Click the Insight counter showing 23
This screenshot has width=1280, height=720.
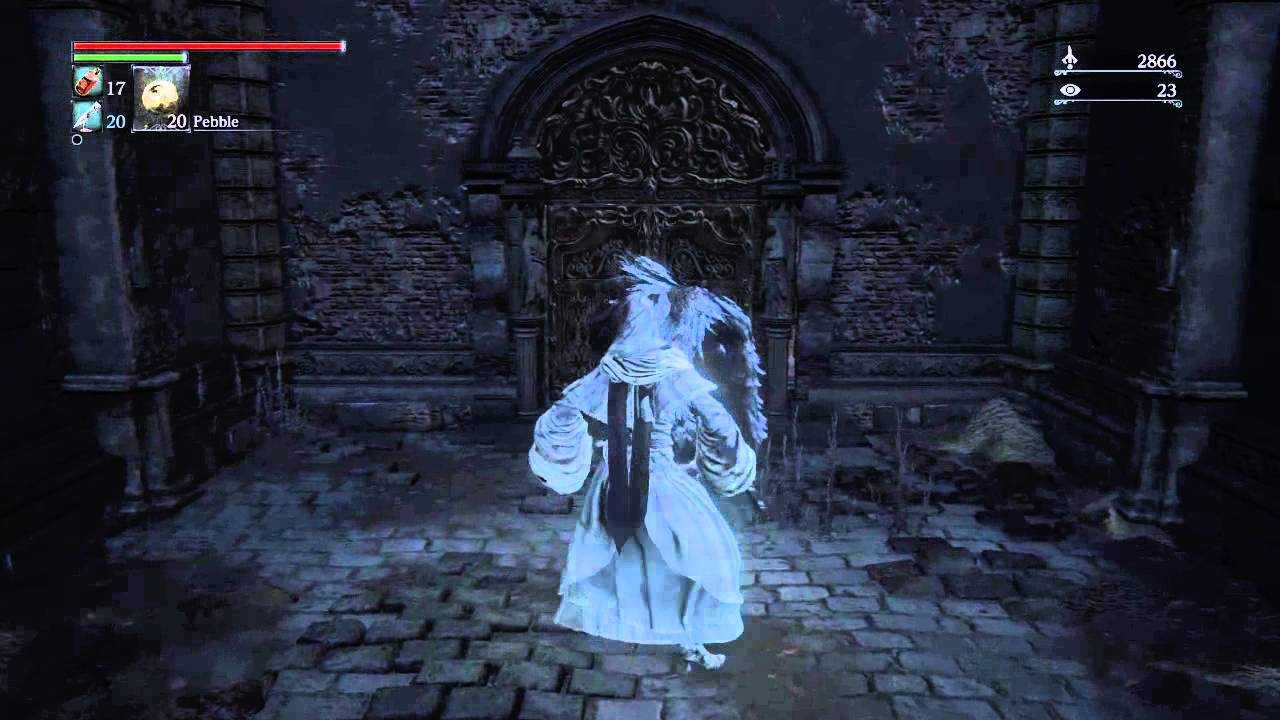pos(1166,90)
